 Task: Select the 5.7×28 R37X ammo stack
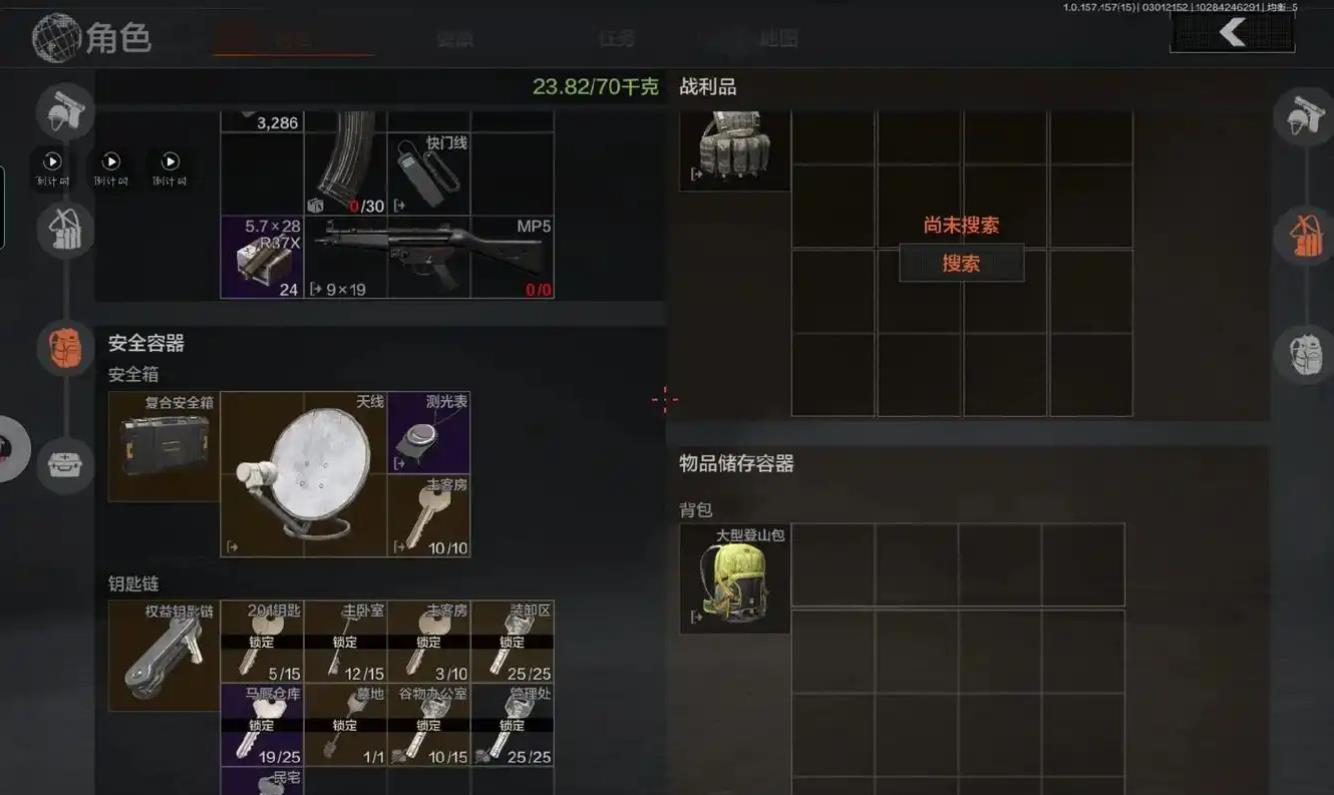(x=261, y=257)
